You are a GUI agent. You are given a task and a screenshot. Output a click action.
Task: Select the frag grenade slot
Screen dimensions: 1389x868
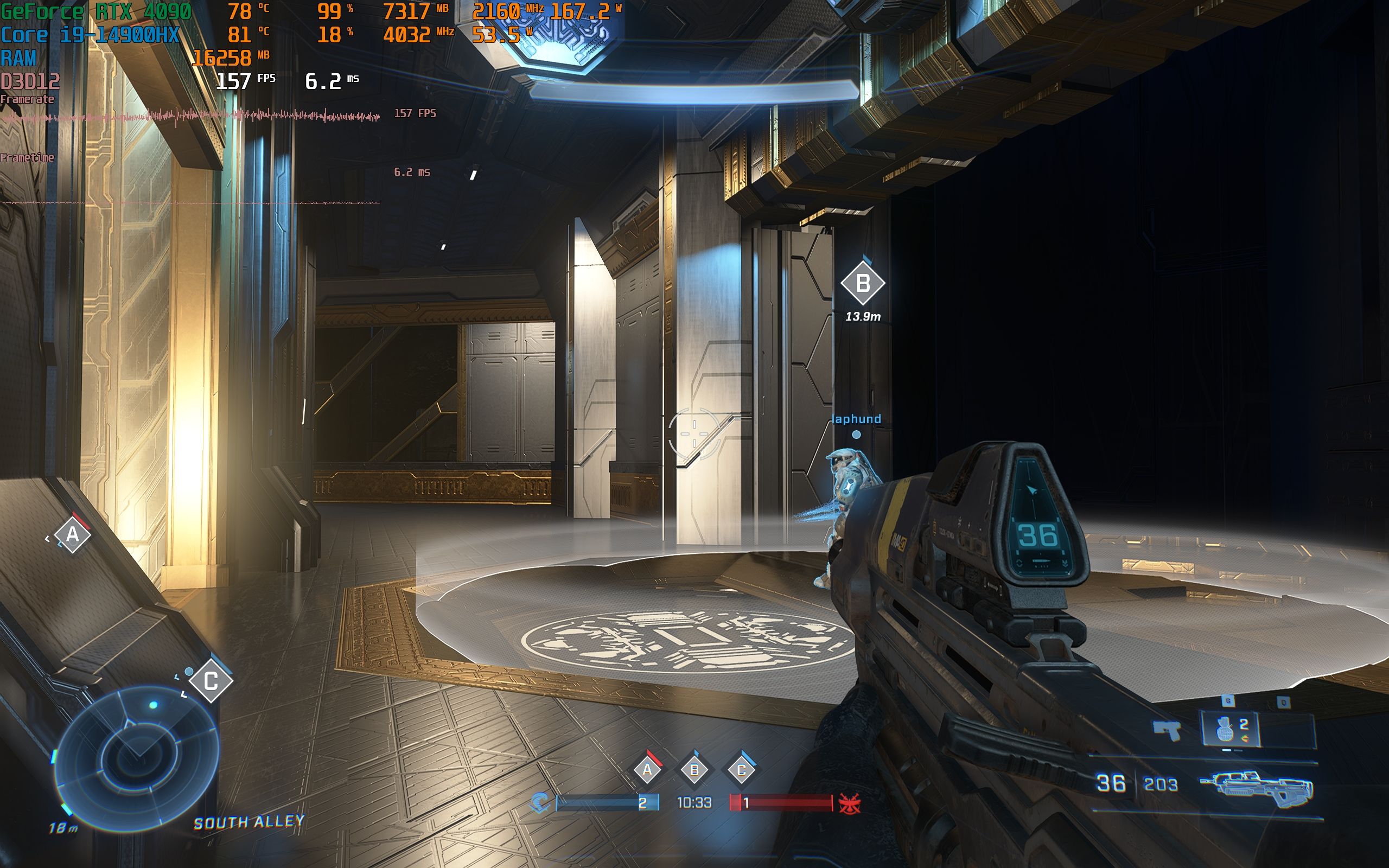[x=1230, y=730]
